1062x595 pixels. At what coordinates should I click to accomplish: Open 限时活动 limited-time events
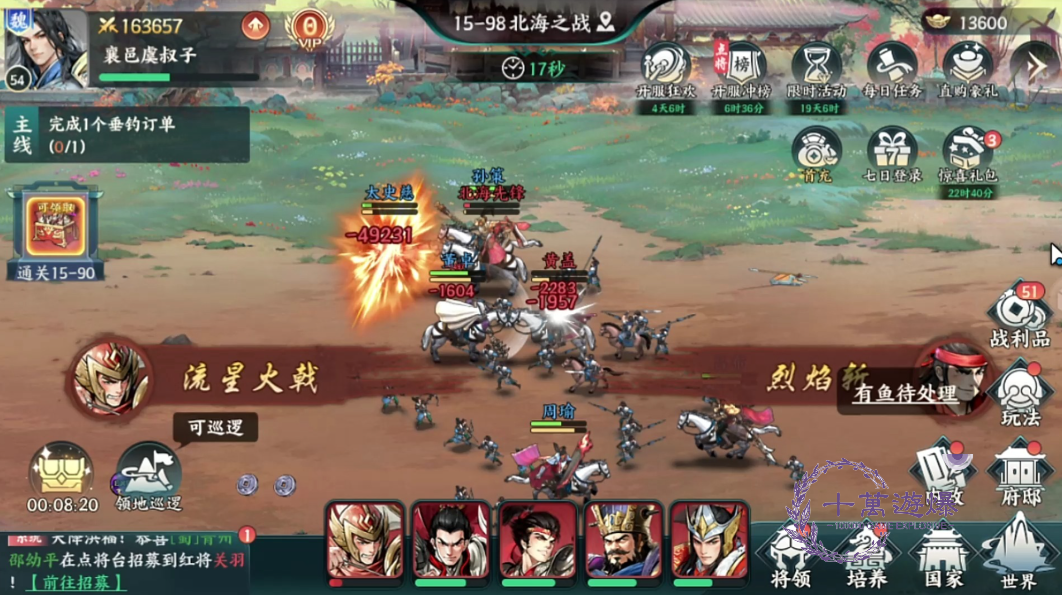(x=815, y=70)
